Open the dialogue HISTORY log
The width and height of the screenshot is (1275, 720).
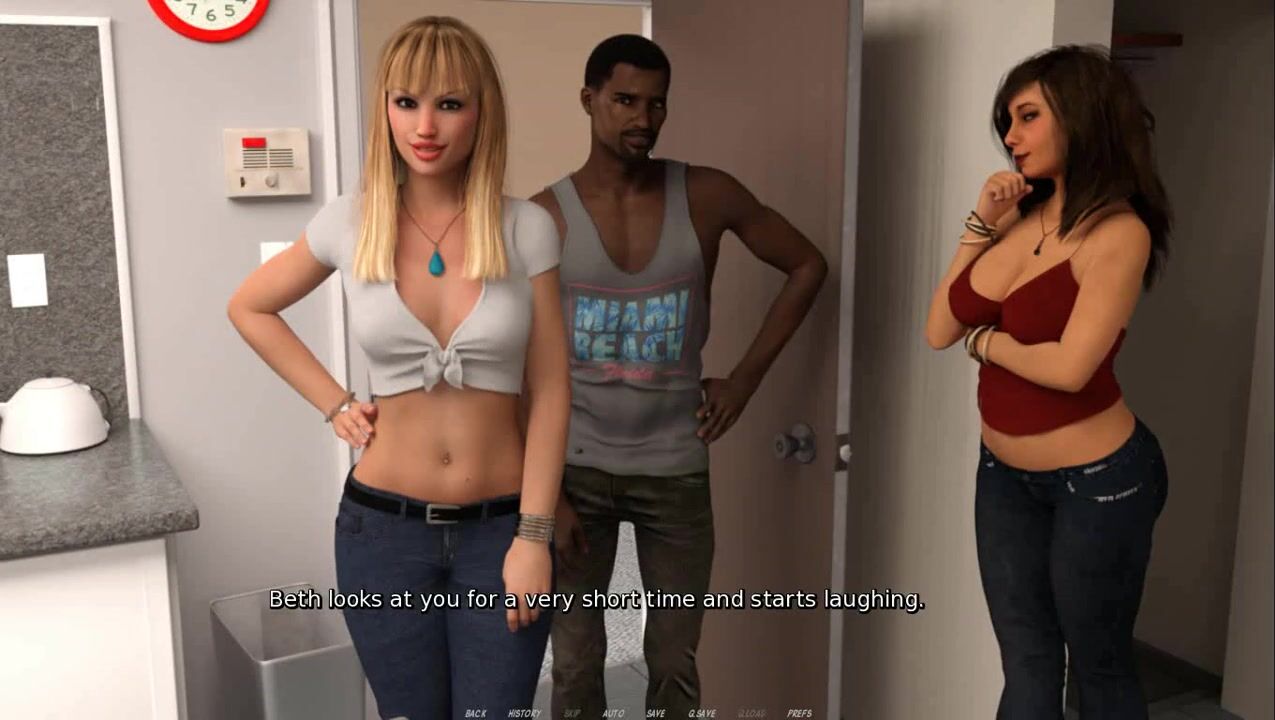coord(524,713)
